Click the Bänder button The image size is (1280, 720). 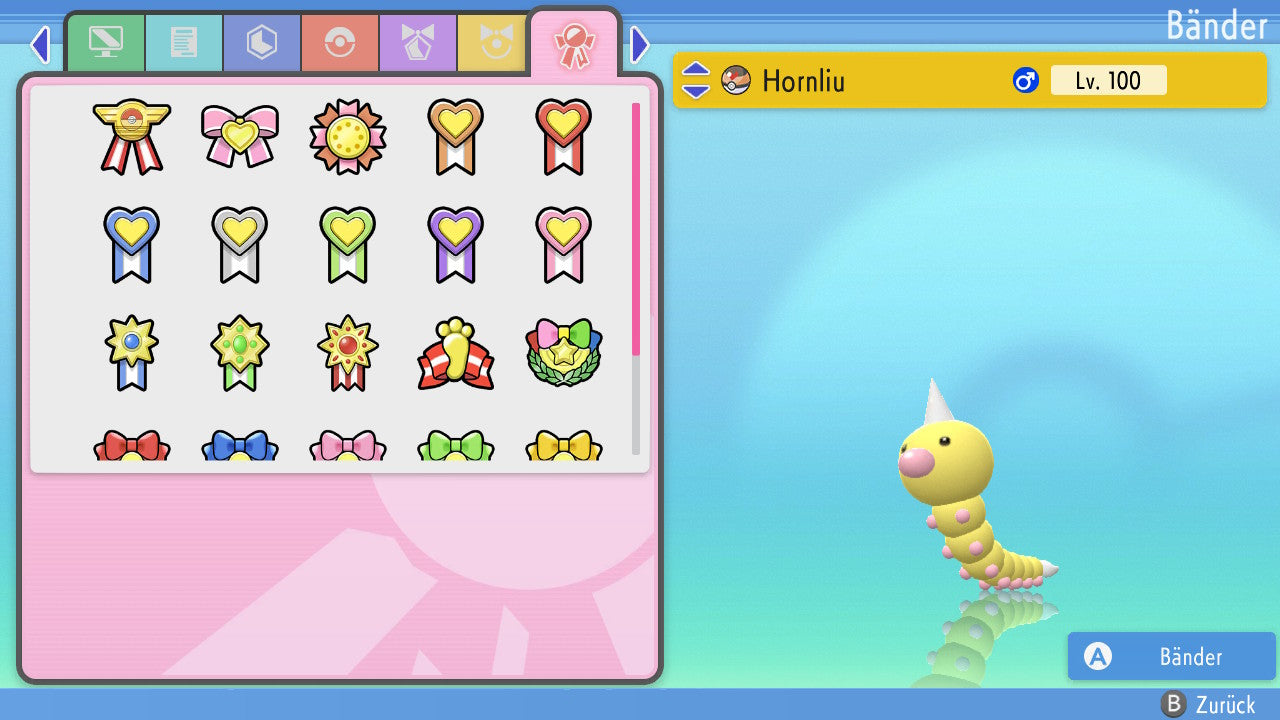point(1171,657)
